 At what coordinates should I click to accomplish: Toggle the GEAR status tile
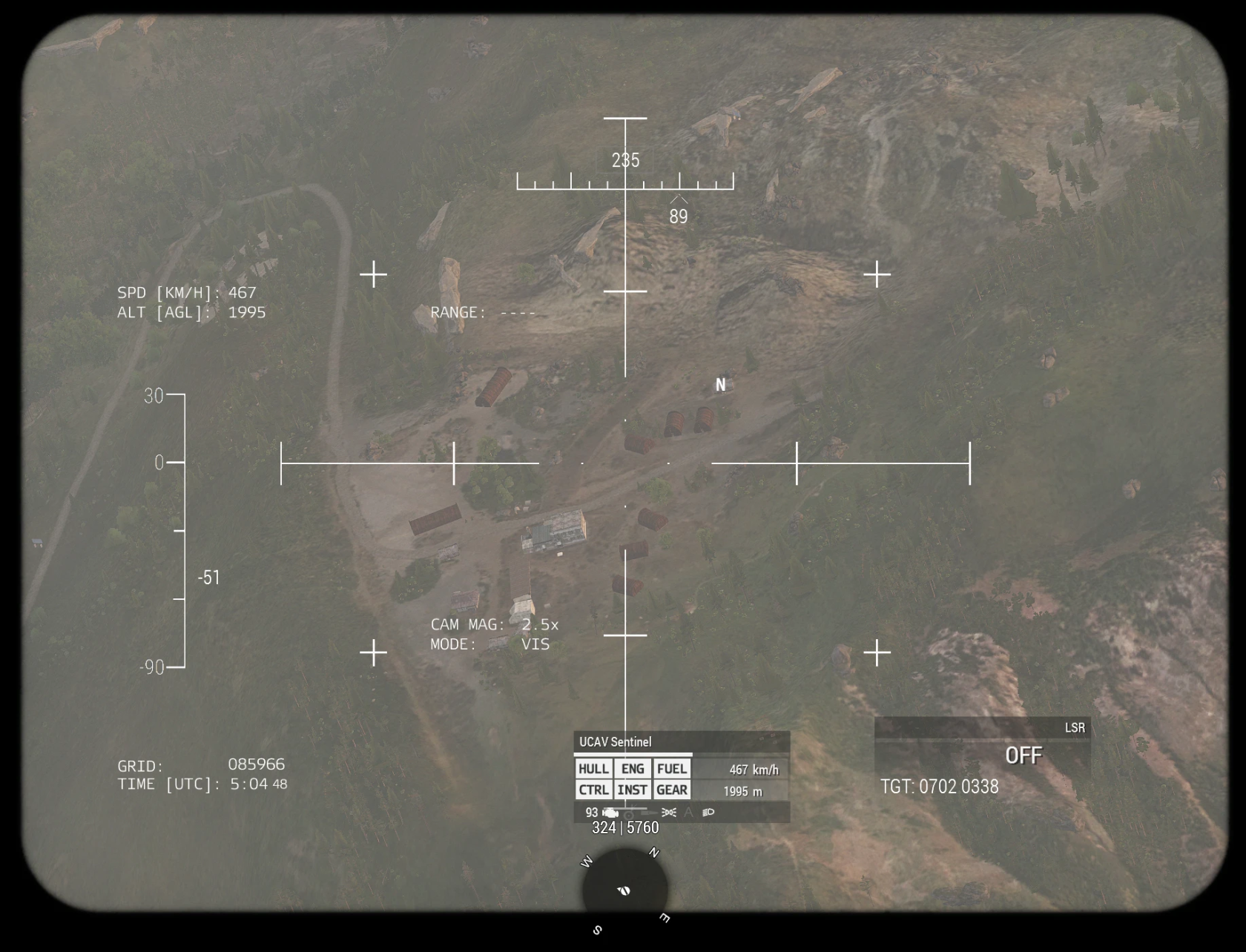[671, 790]
